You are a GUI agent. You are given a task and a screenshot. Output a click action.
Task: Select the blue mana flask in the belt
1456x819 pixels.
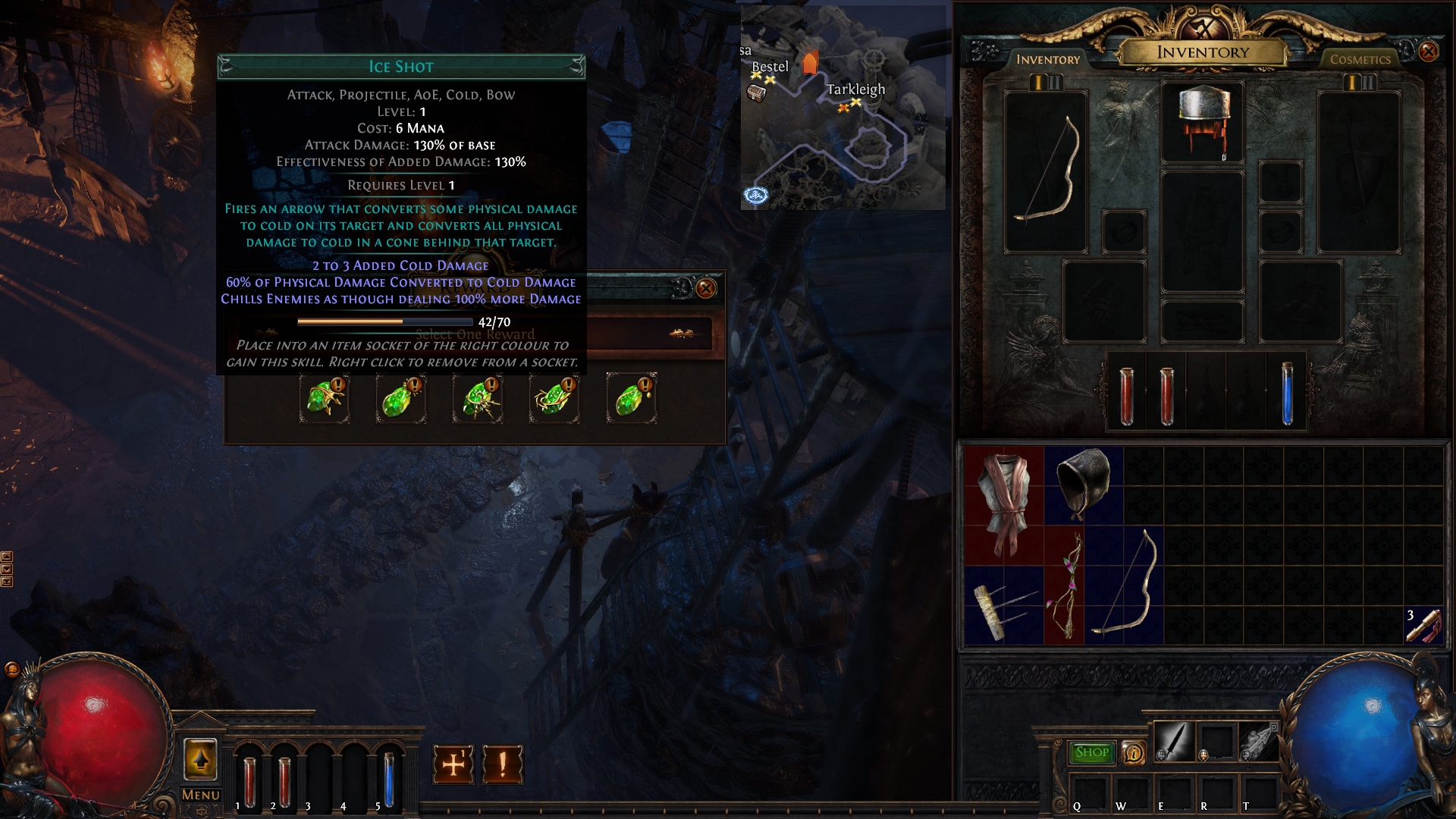tap(1286, 393)
